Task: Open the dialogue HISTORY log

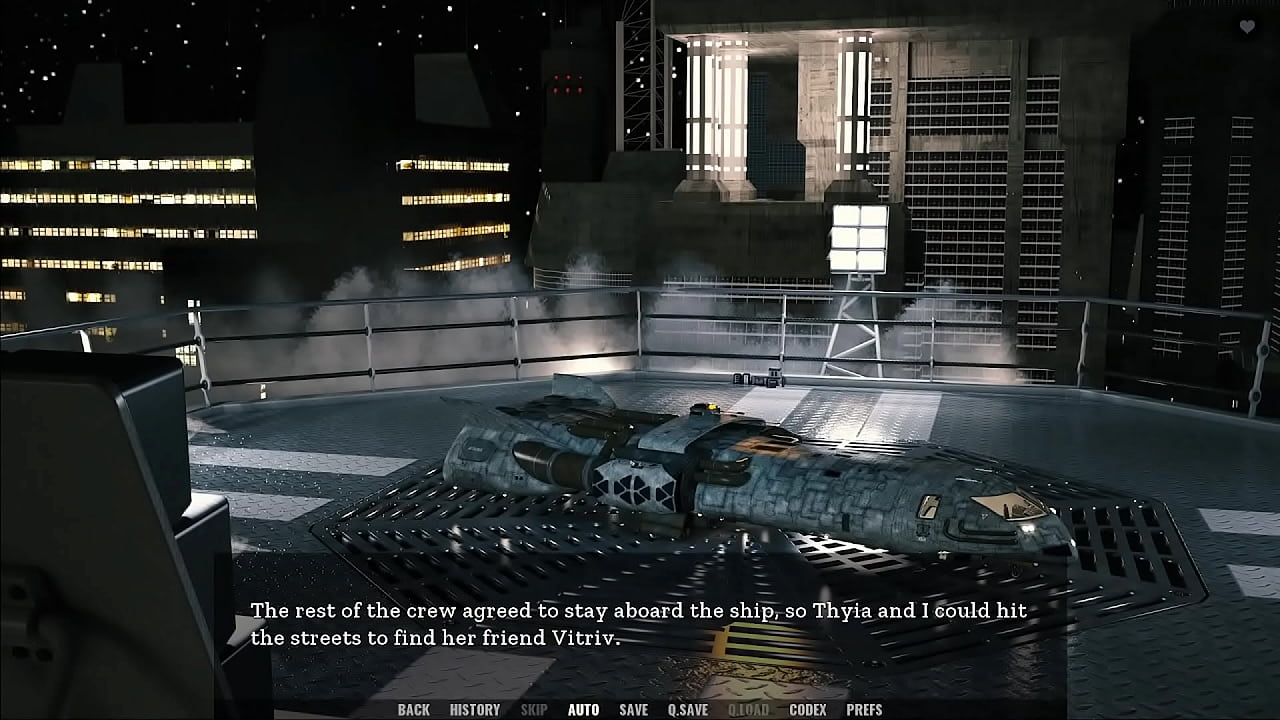Action: [x=474, y=710]
